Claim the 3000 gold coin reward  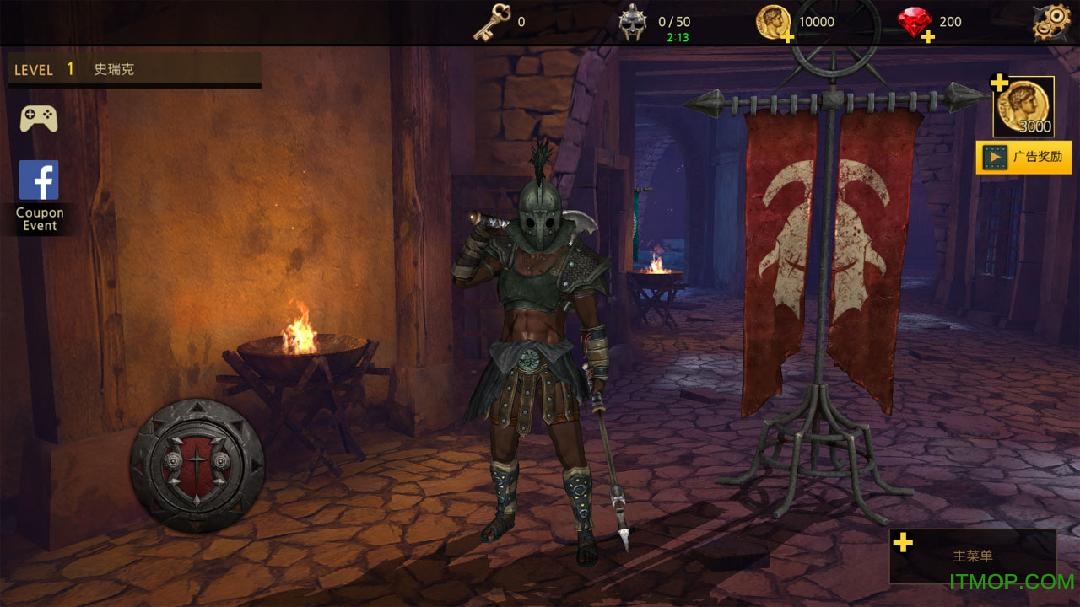[1023, 106]
